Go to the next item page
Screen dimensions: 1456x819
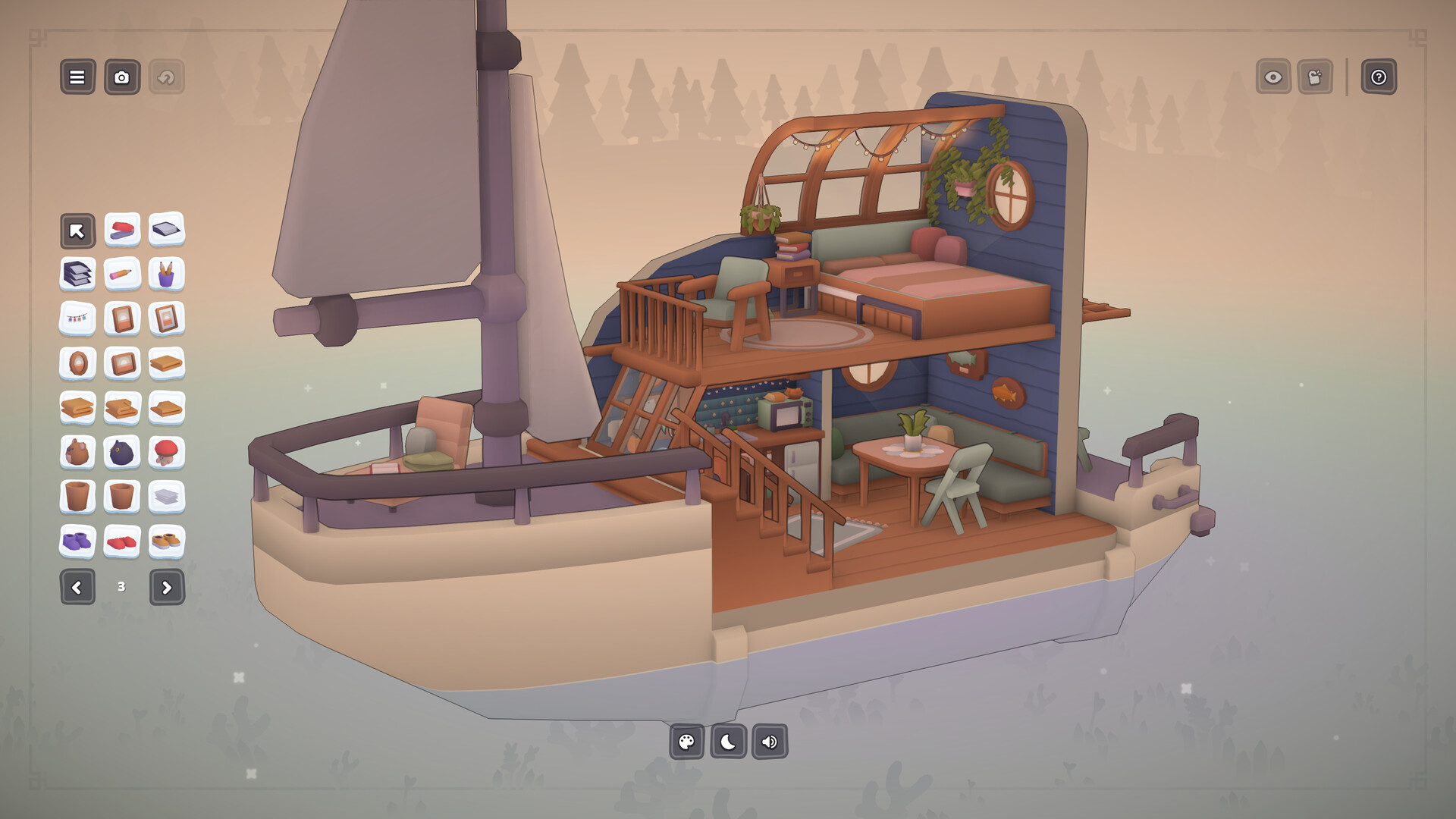point(167,587)
